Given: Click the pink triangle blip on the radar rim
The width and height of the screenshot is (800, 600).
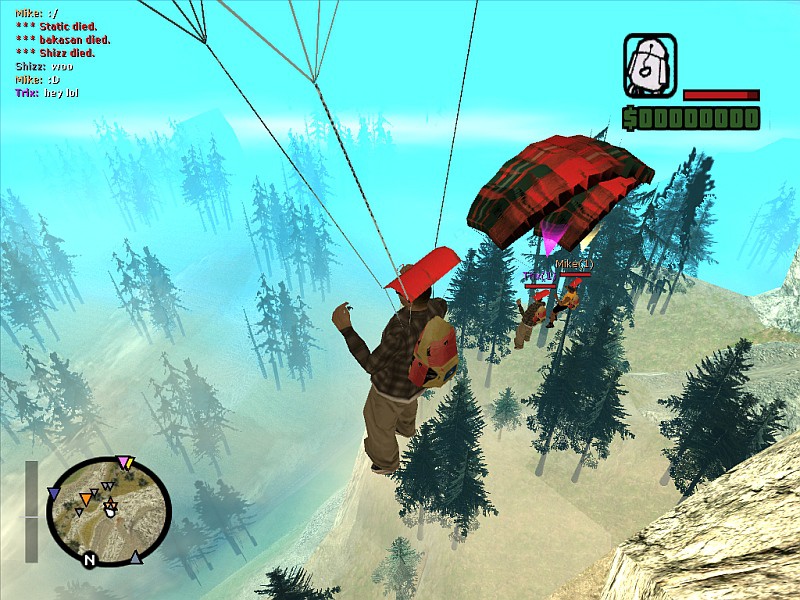Looking at the screenshot, I should [123, 462].
